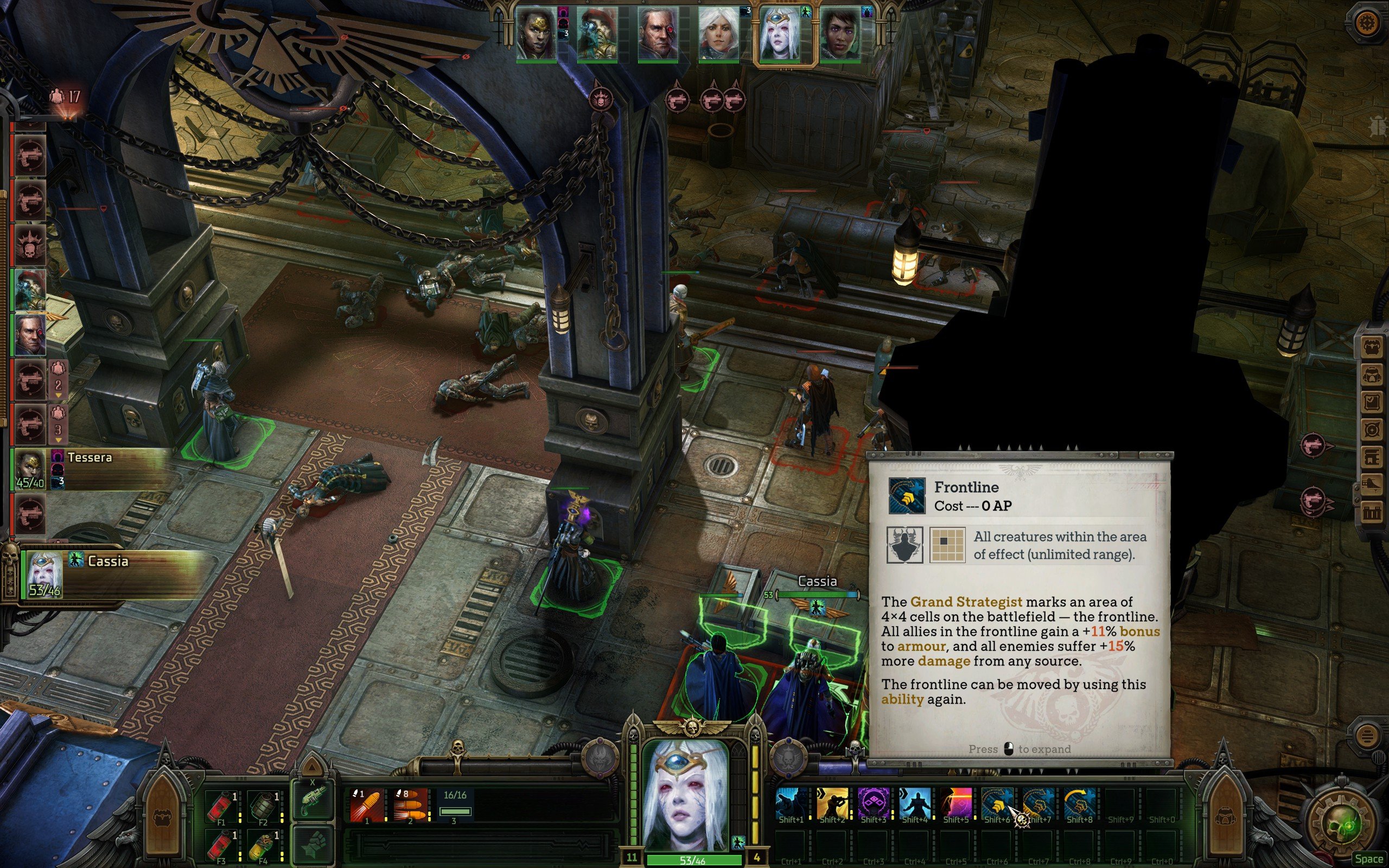Select the yellow skull canister in slot F4
1389x868 pixels.
(x=263, y=845)
